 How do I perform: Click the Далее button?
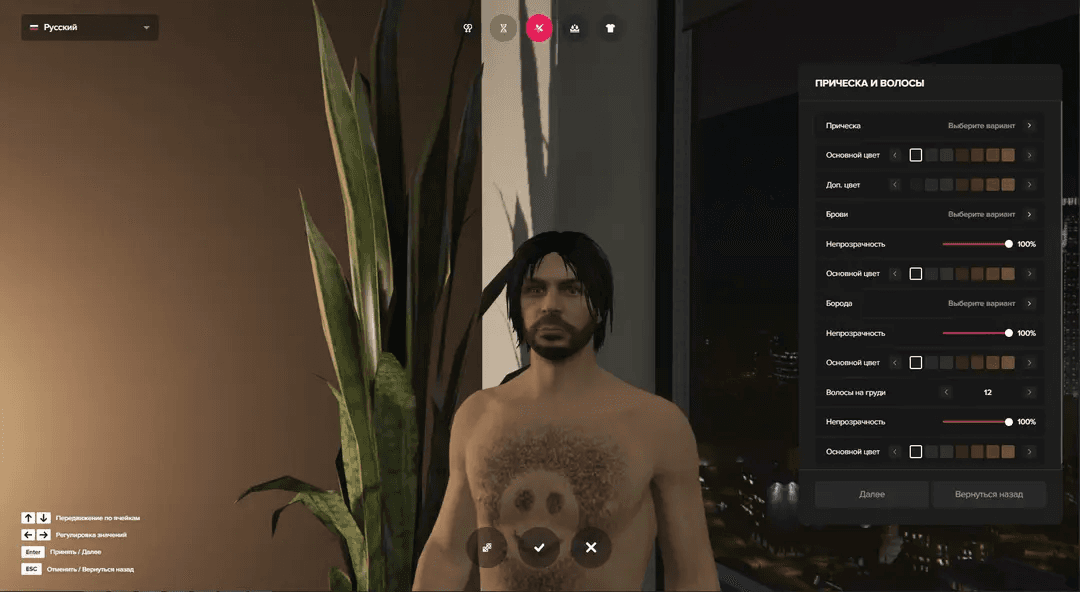click(871, 494)
